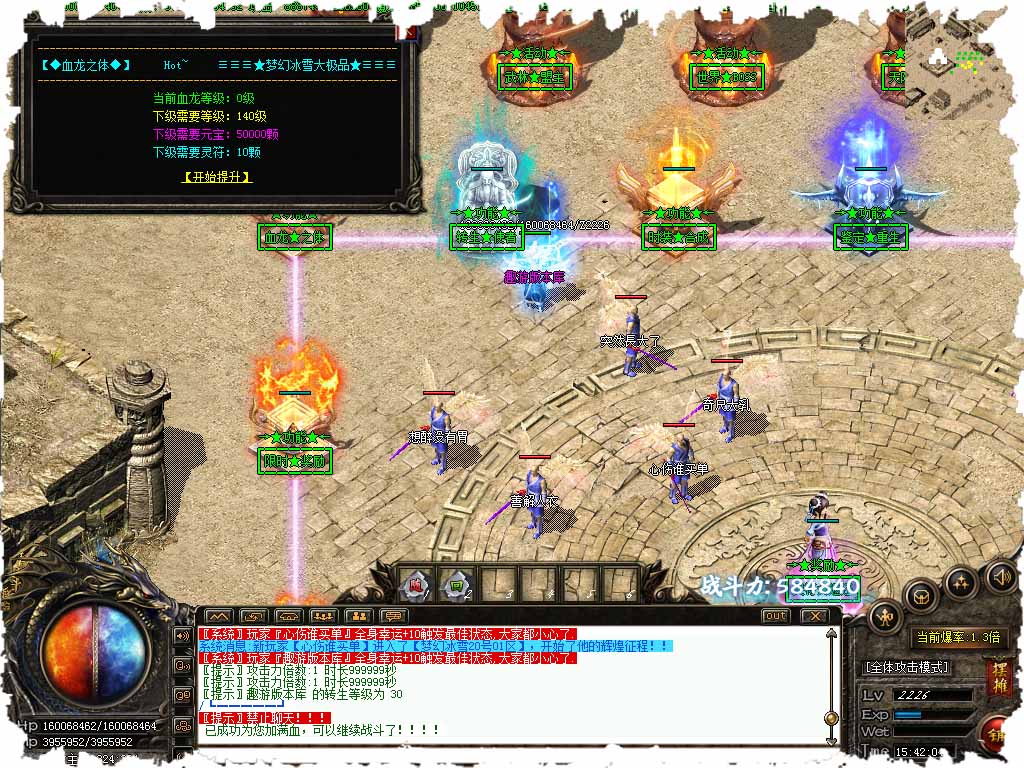Use the green item in hotbar slot 2
The width and height of the screenshot is (1024, 768).
click(458, 583)
